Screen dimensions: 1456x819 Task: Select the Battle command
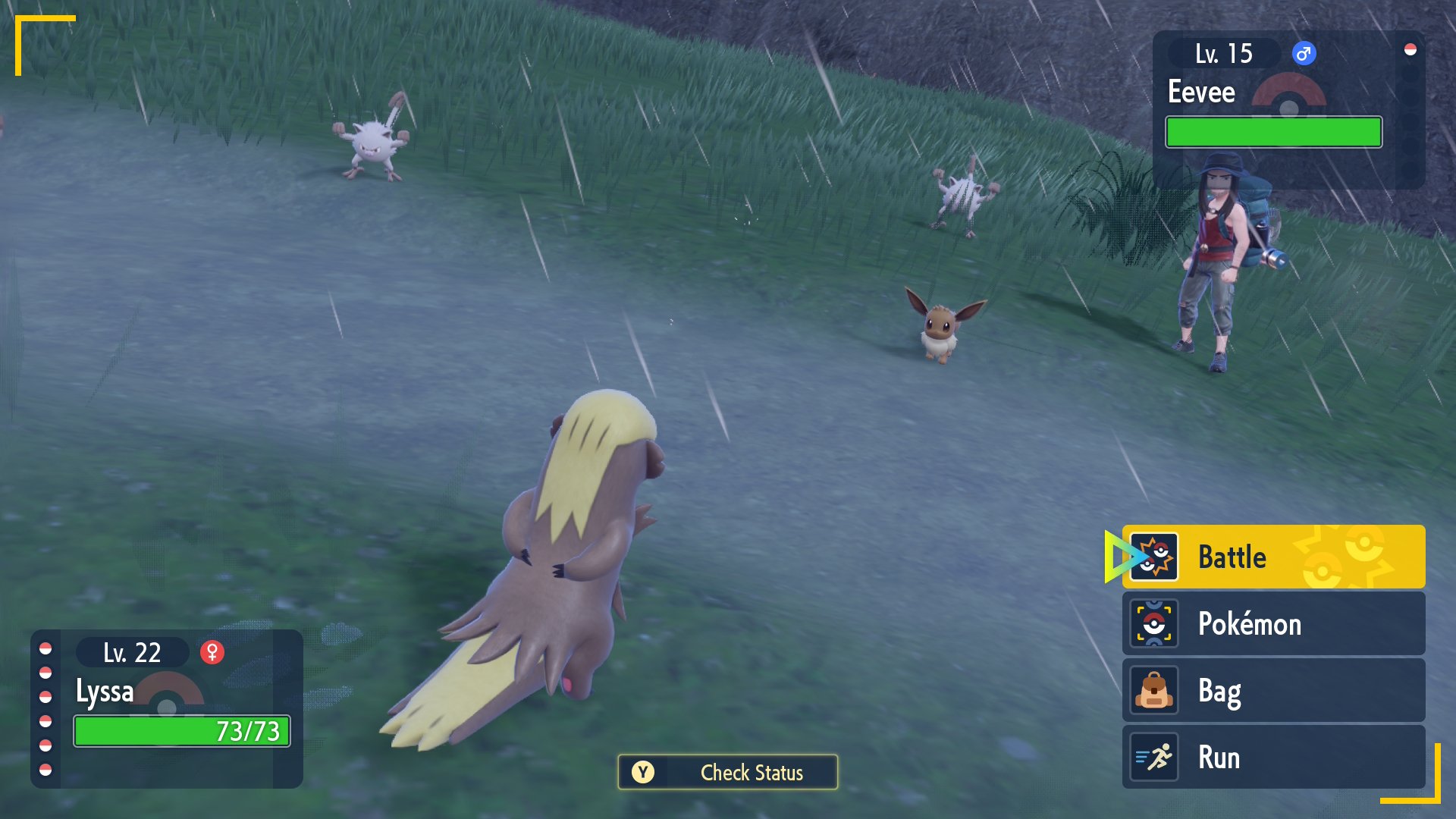click(1272, 557)
